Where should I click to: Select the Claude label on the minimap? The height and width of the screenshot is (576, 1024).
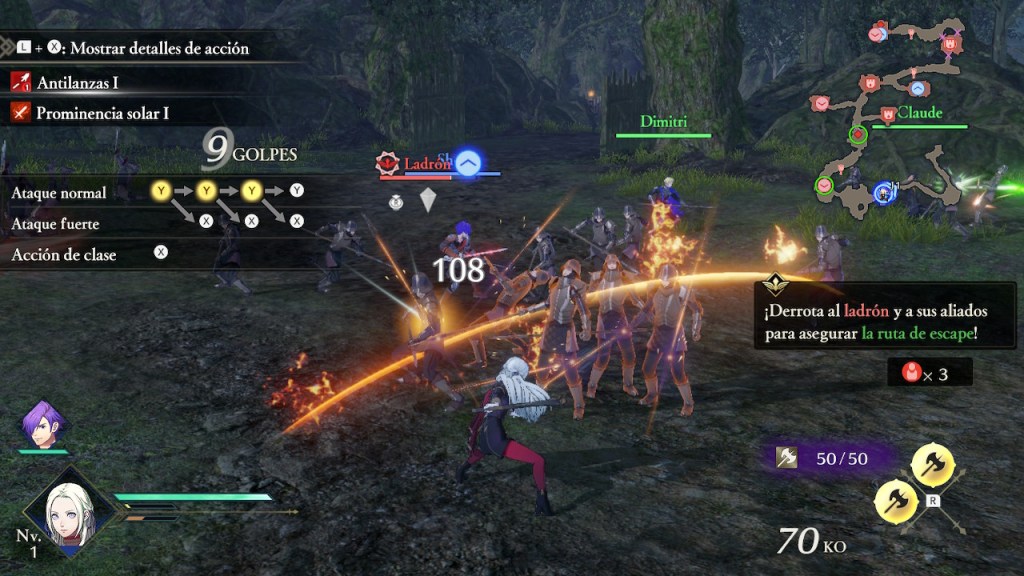click(x=919, y=113)
